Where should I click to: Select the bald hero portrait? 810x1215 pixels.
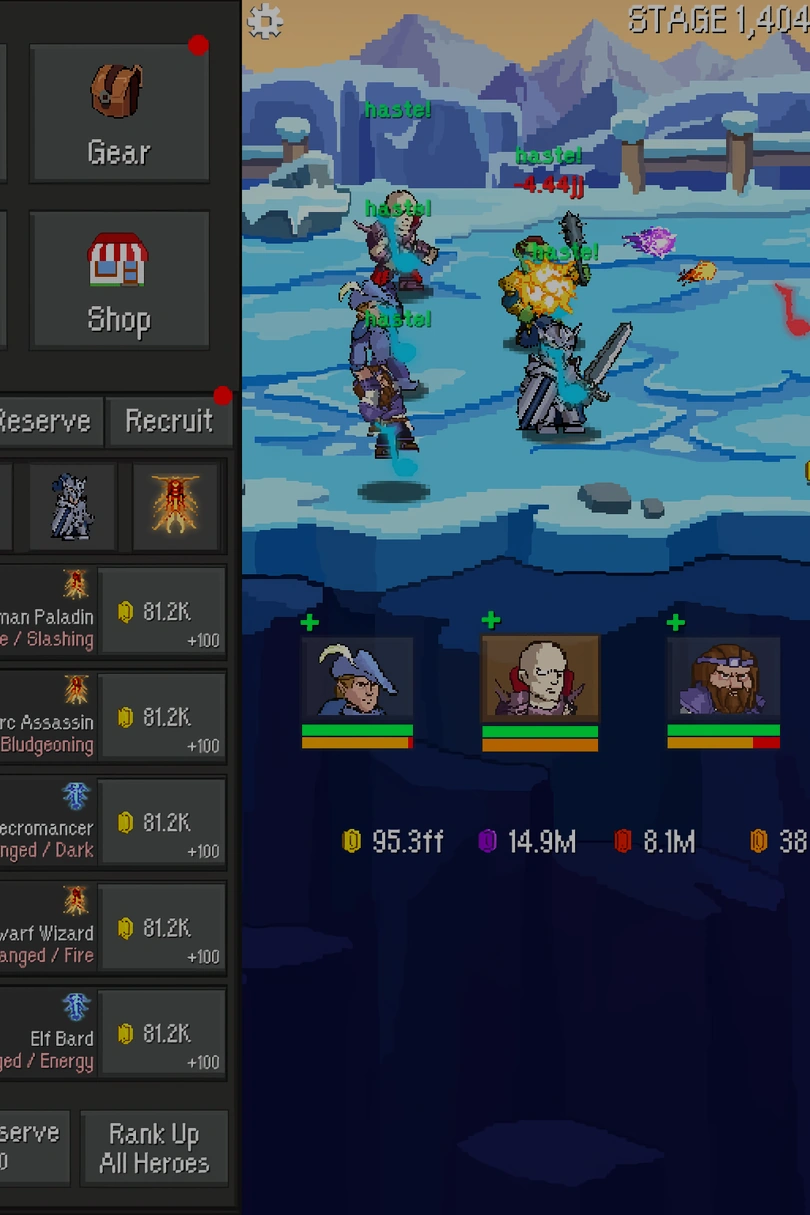(x=540, y=678)
